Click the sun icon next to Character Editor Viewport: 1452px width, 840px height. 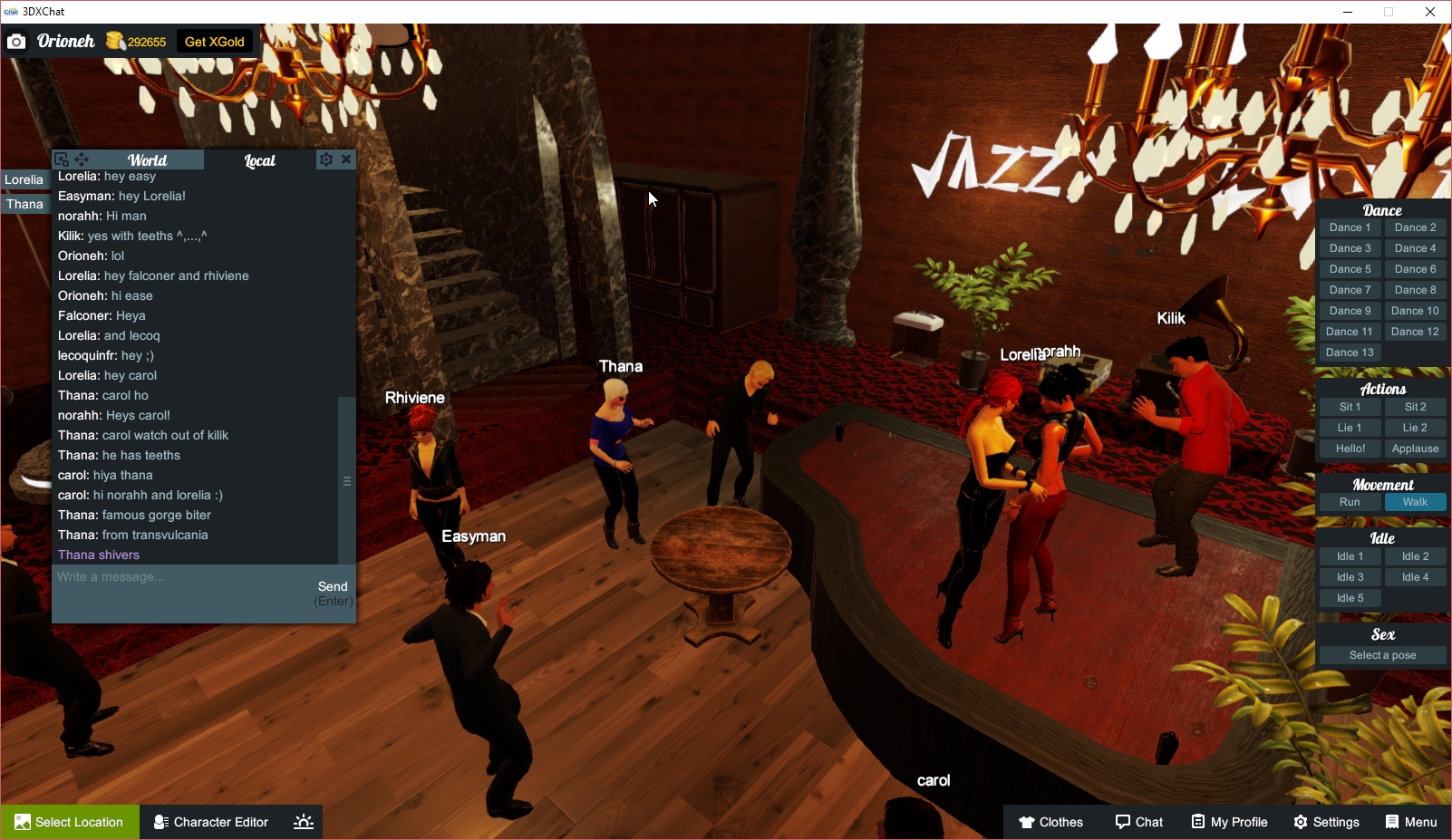[302, 822]
